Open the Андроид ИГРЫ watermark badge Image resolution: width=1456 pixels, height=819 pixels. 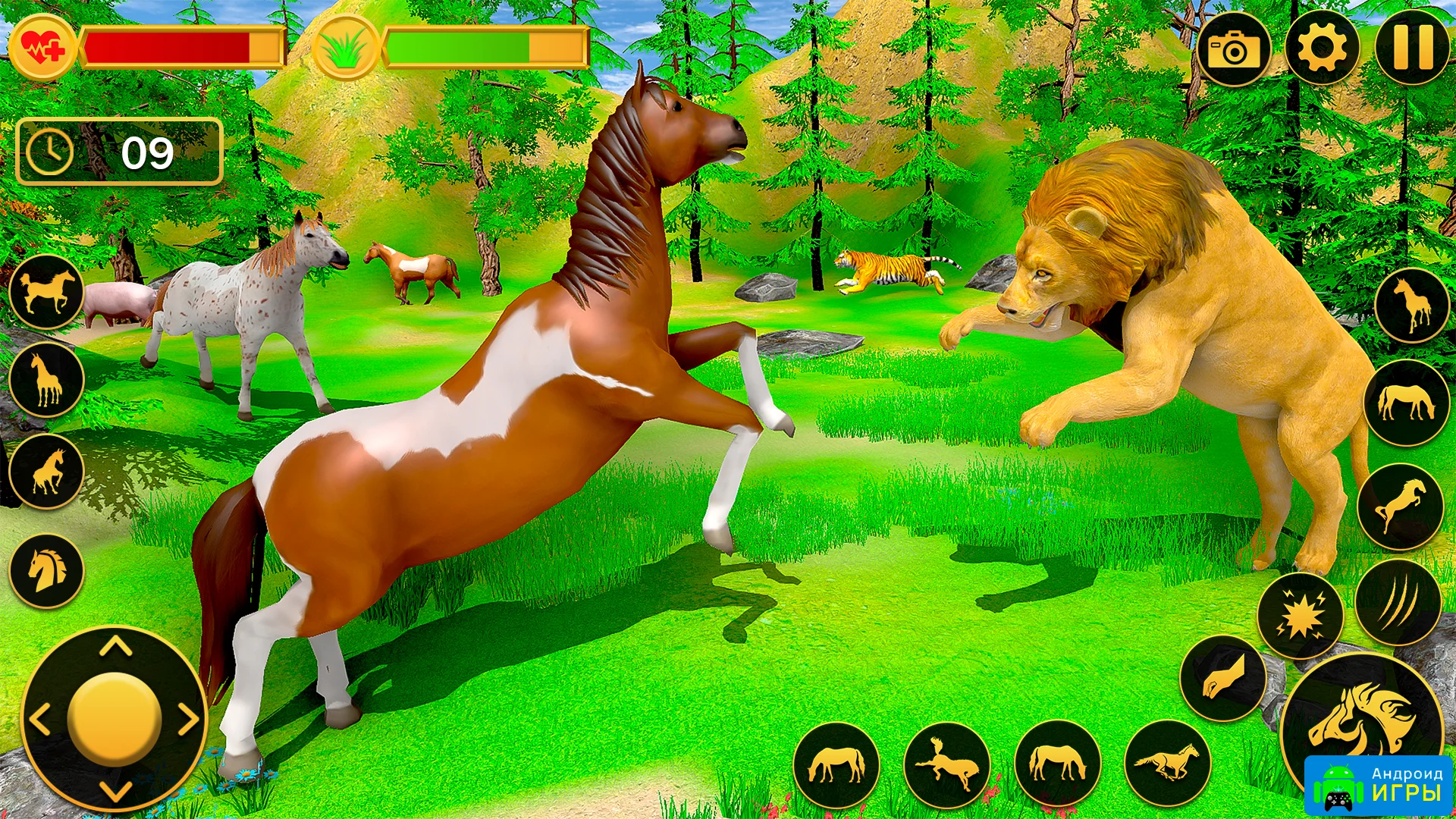click(1379, 785)
